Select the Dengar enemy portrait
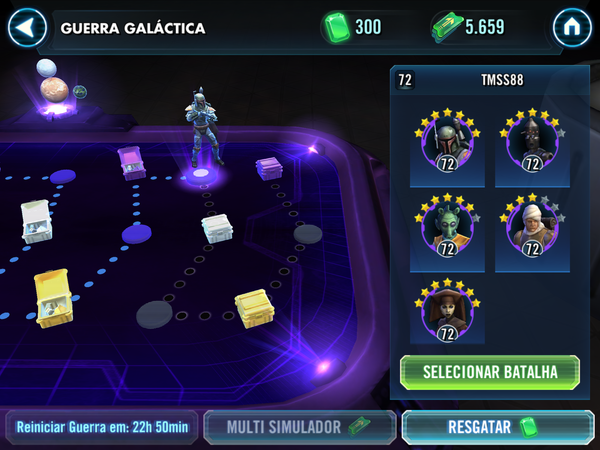600x450 pixels. (x=531, y=232)
